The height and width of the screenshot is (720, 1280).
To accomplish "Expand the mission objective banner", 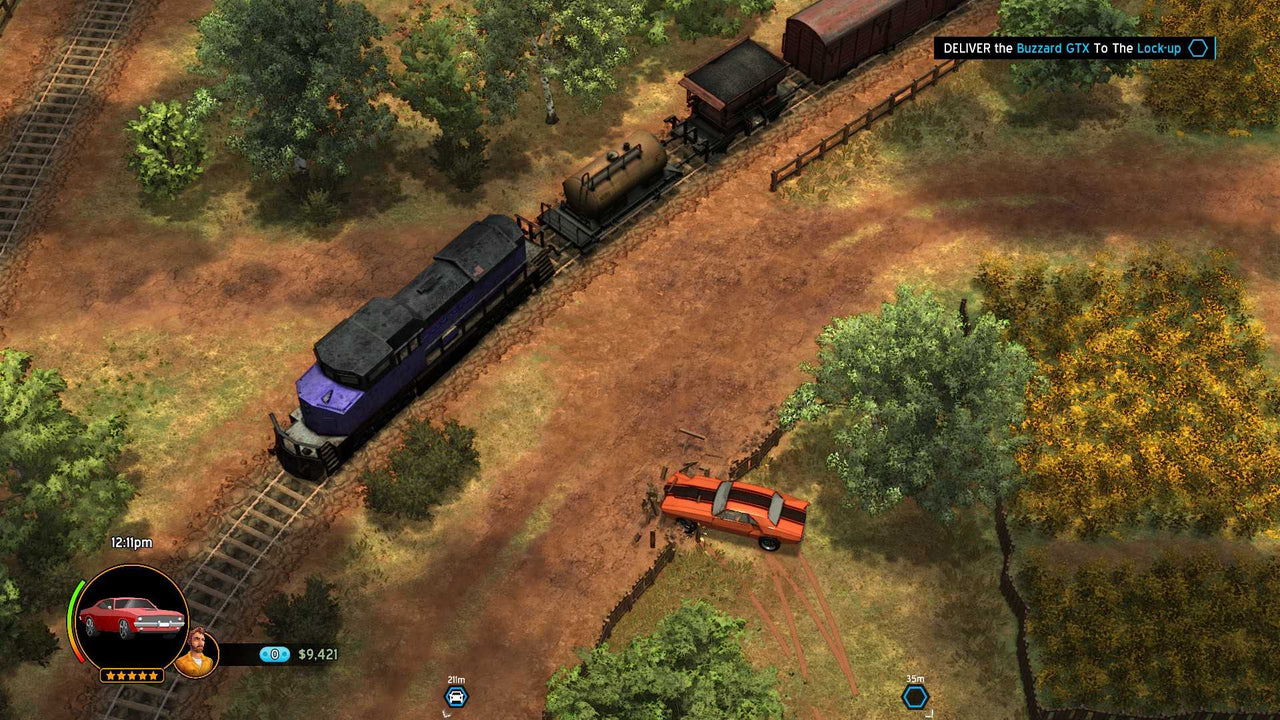I will (x=1075, y=47).
